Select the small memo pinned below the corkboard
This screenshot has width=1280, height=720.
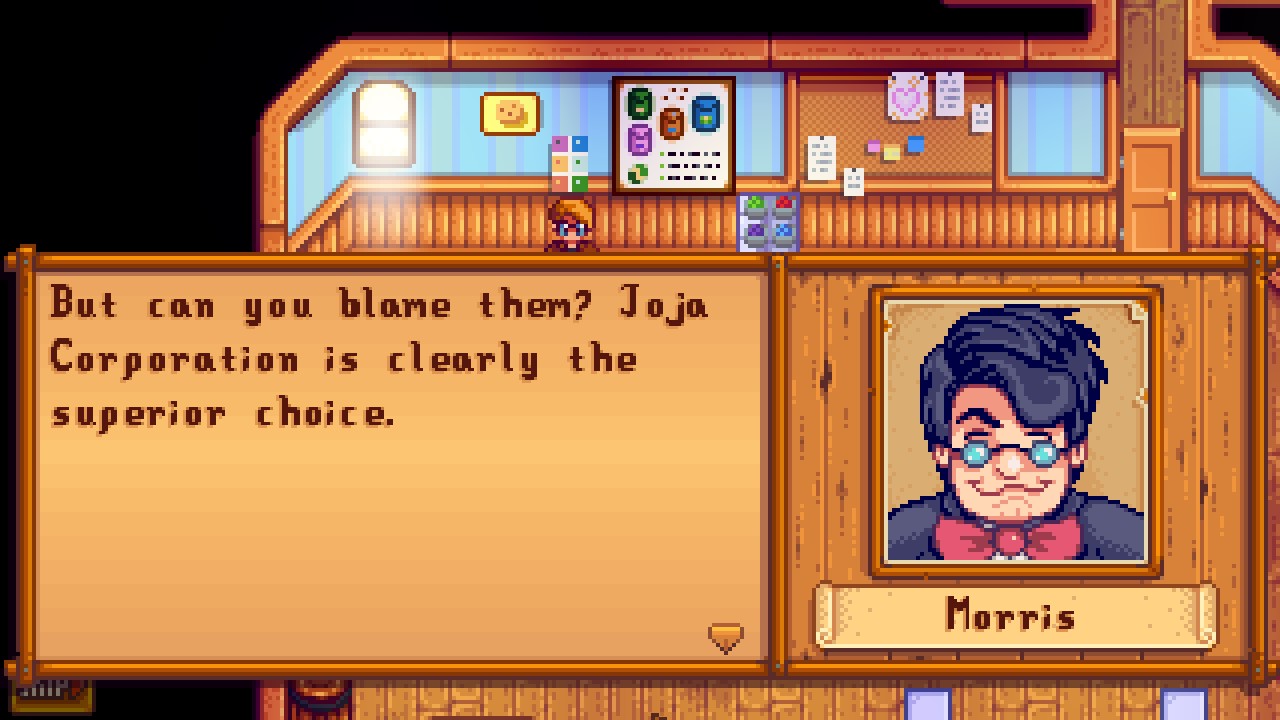tap(855, 182)
